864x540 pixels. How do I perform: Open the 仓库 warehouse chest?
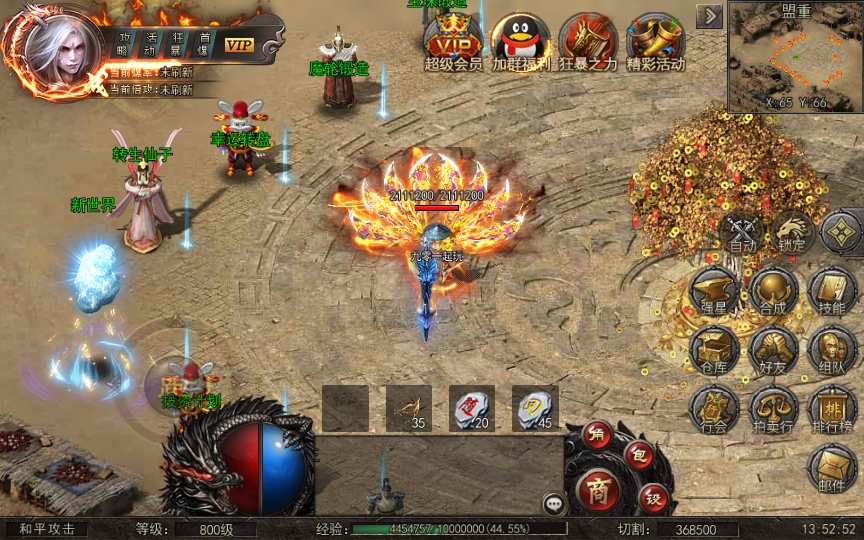click(x=714, y=348)
